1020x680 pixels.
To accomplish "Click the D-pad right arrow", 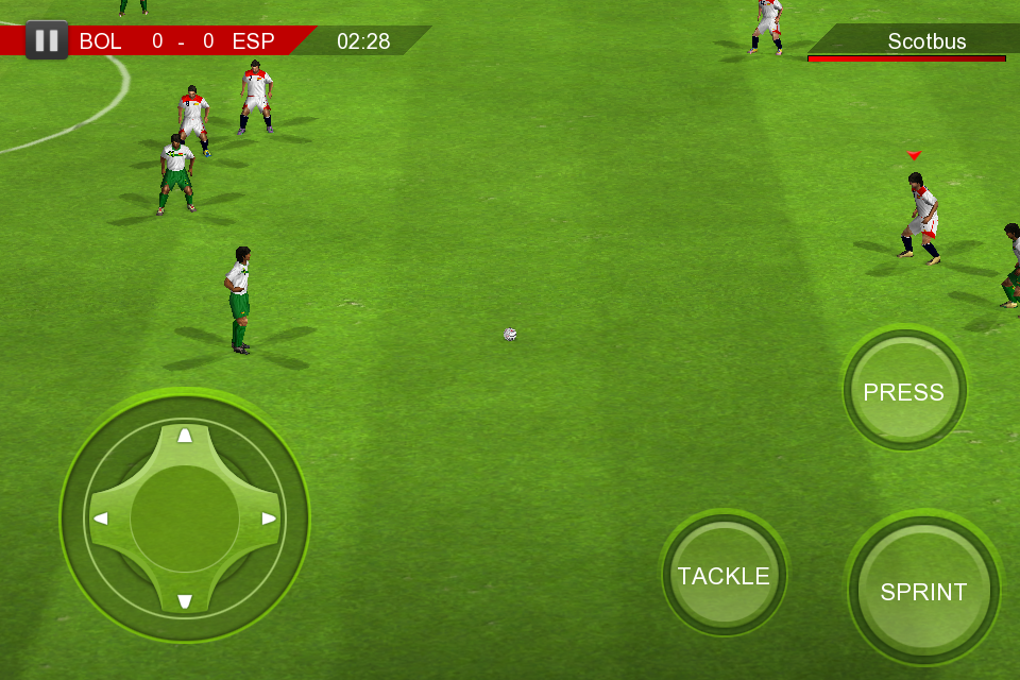I will [269, 518].
